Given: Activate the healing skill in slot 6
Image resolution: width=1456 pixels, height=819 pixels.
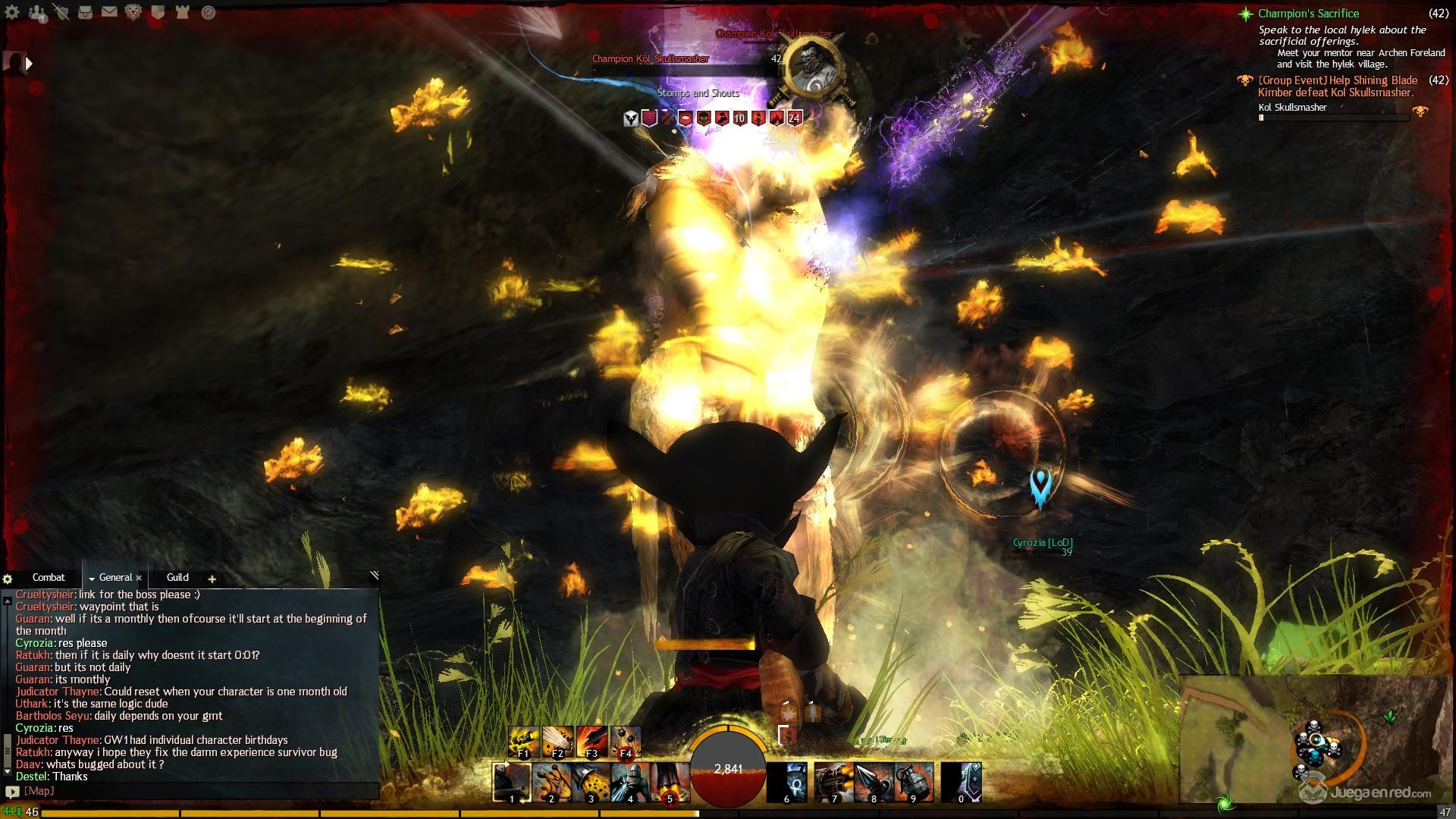Looking at the screenshot, I should coord(786,783).
